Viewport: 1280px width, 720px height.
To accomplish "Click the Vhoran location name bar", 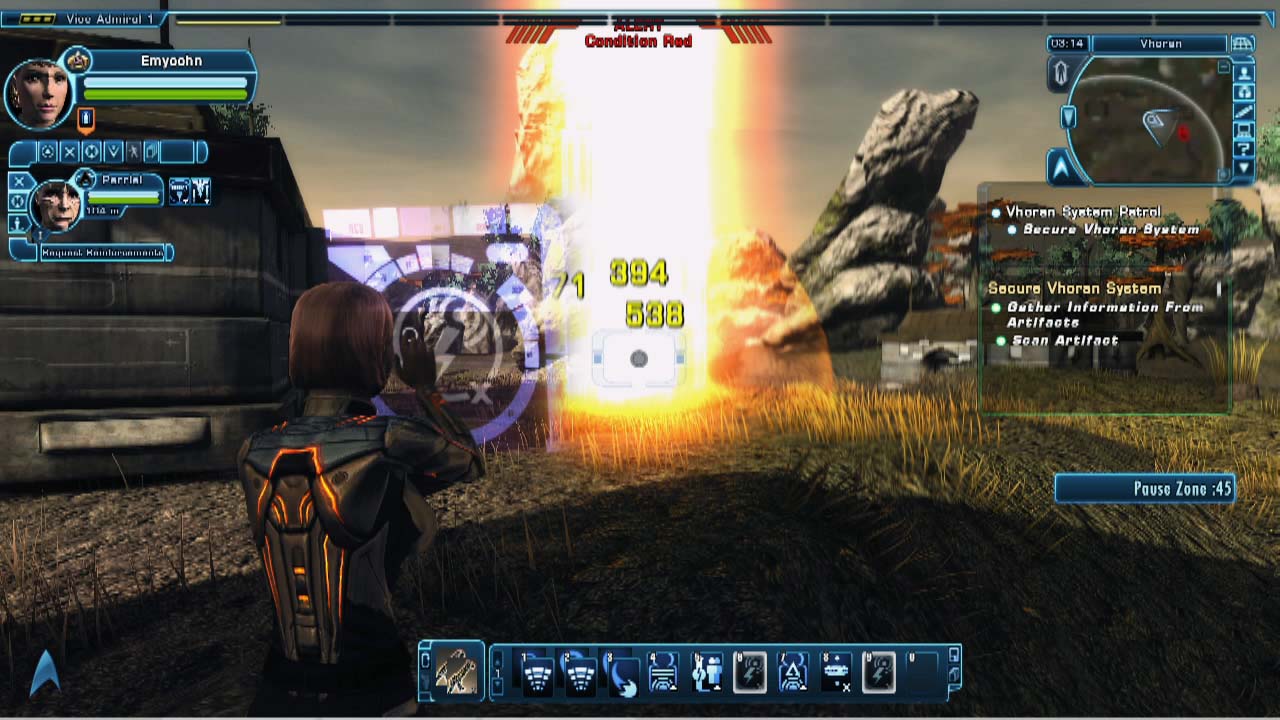I will pyautogui.click(x=1160, y=44).
